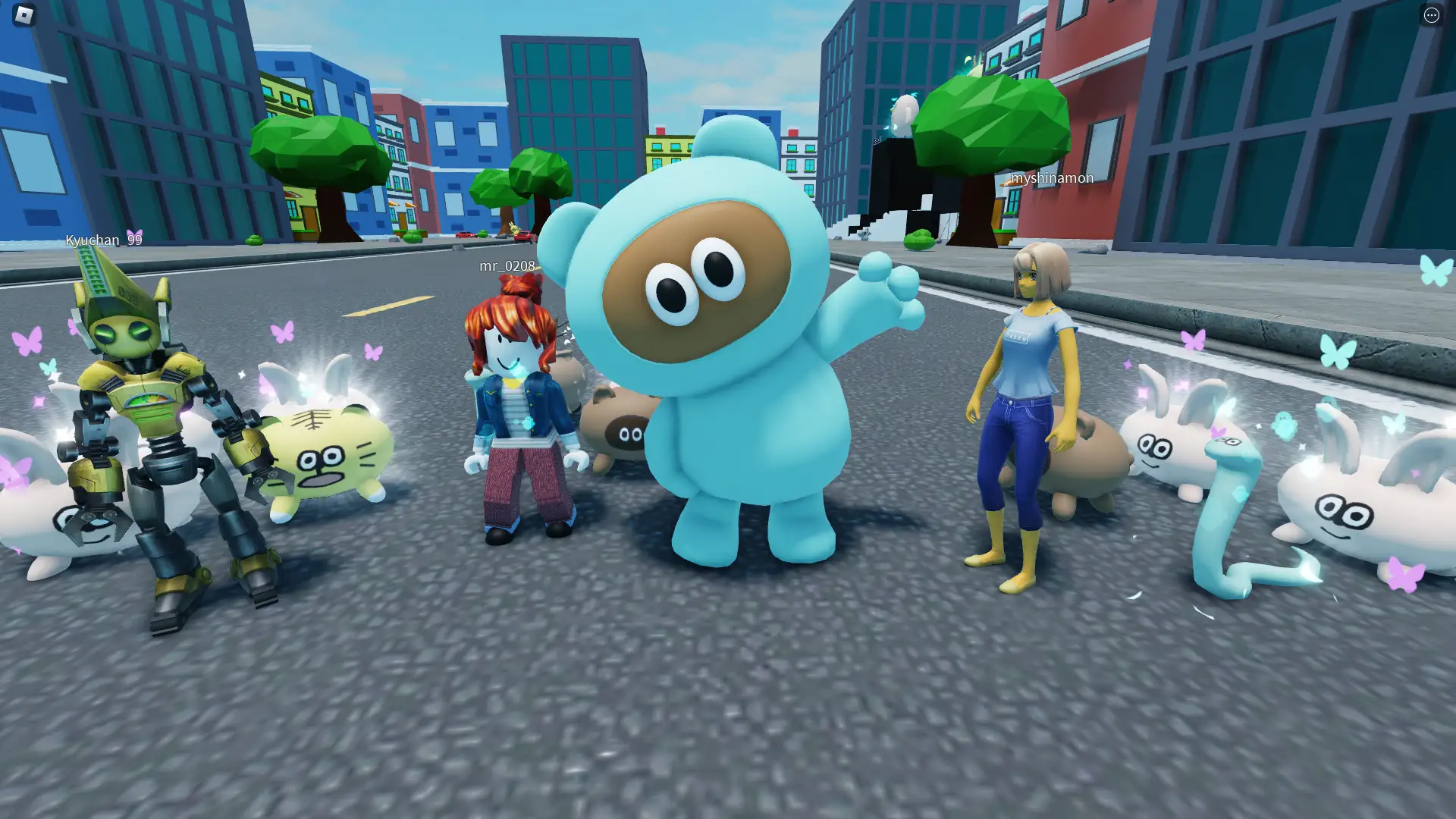Select the mr_0208 nametag label
Viewport: 1456px width, 819px height.
point(507,266)
